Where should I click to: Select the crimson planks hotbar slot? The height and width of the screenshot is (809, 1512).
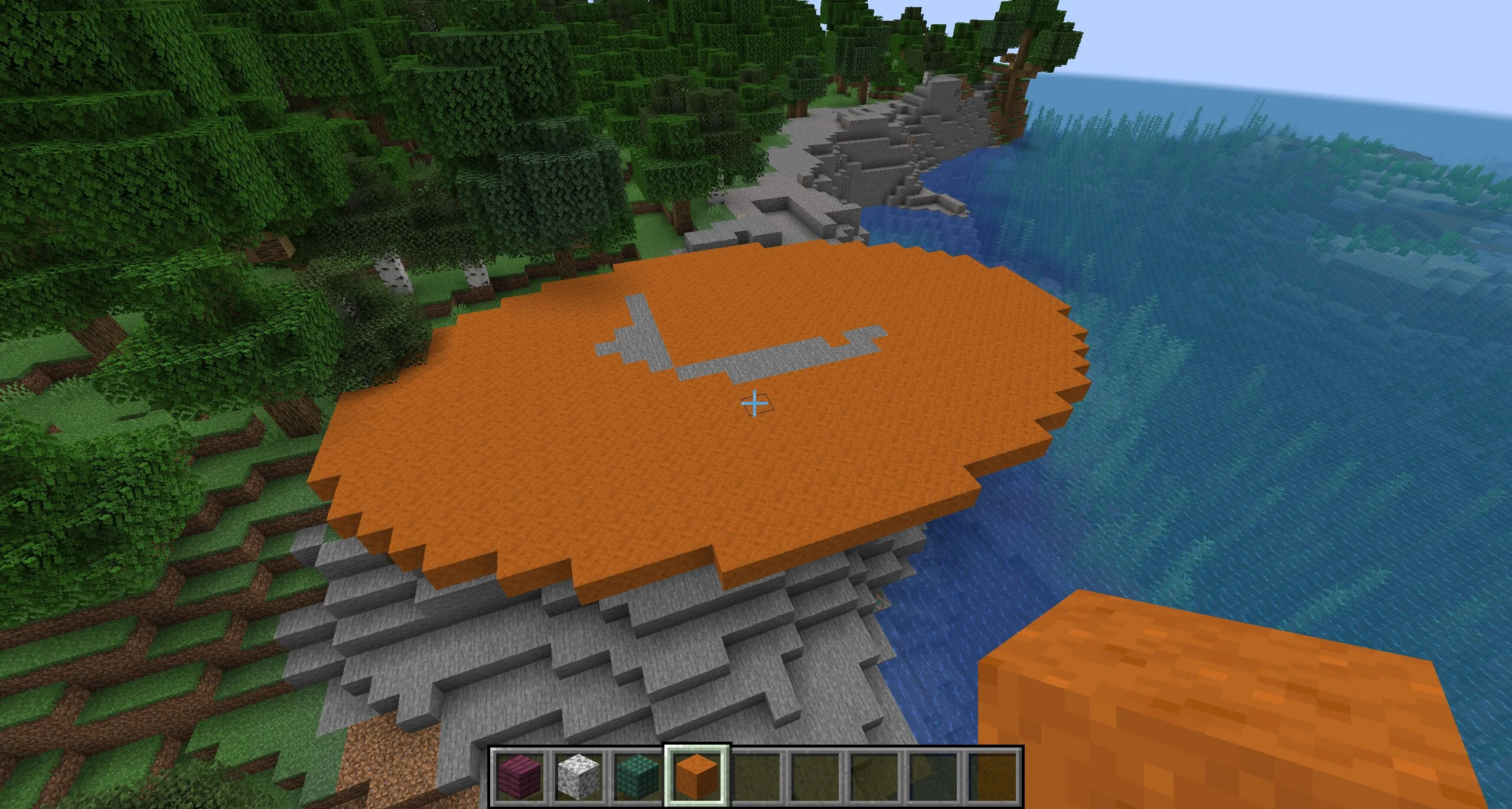coord(519,776)
